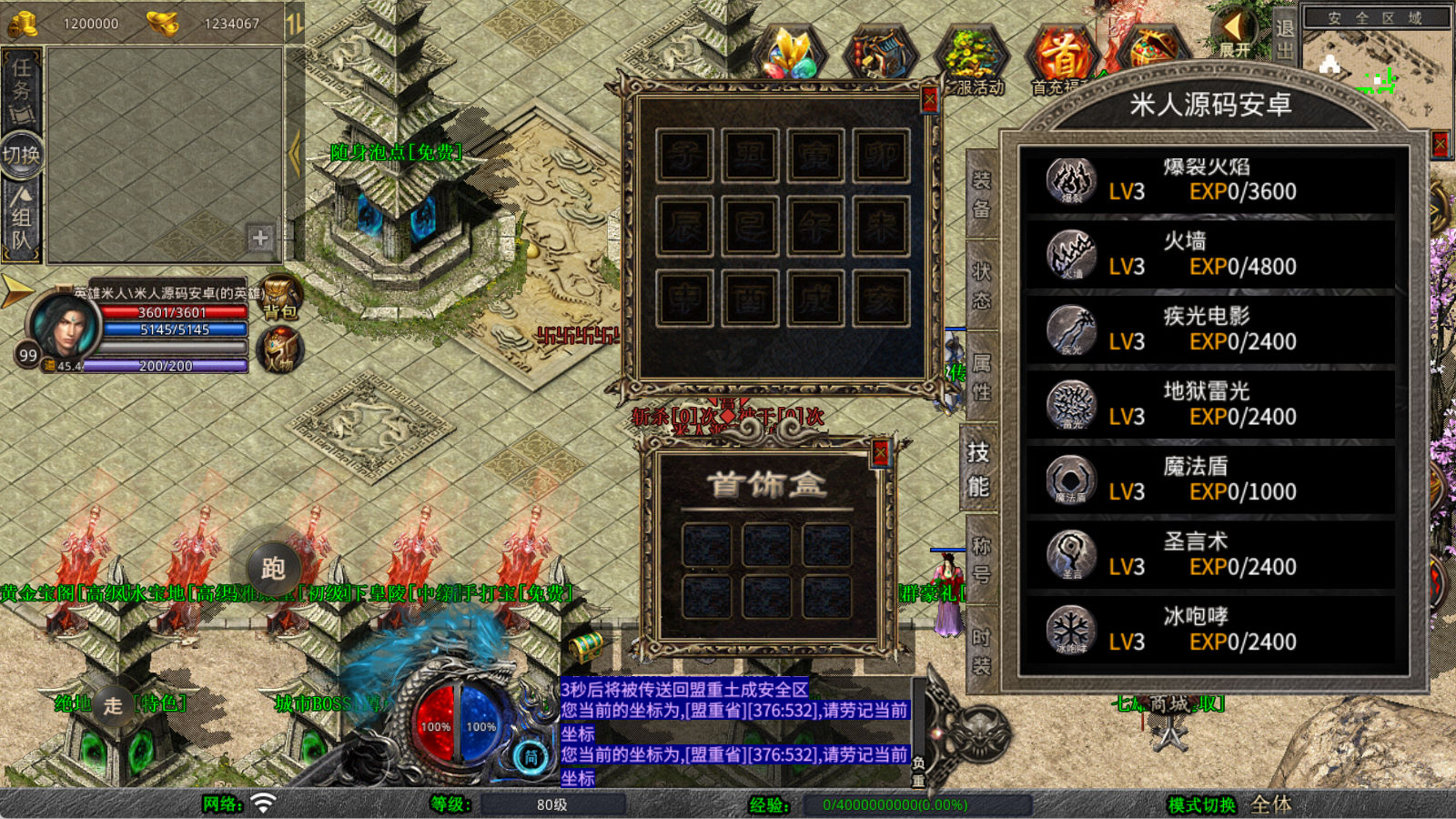Choose the 圣言术 skill entry
This screenshot has height=819, width=1456.
tap(1210, 555)
